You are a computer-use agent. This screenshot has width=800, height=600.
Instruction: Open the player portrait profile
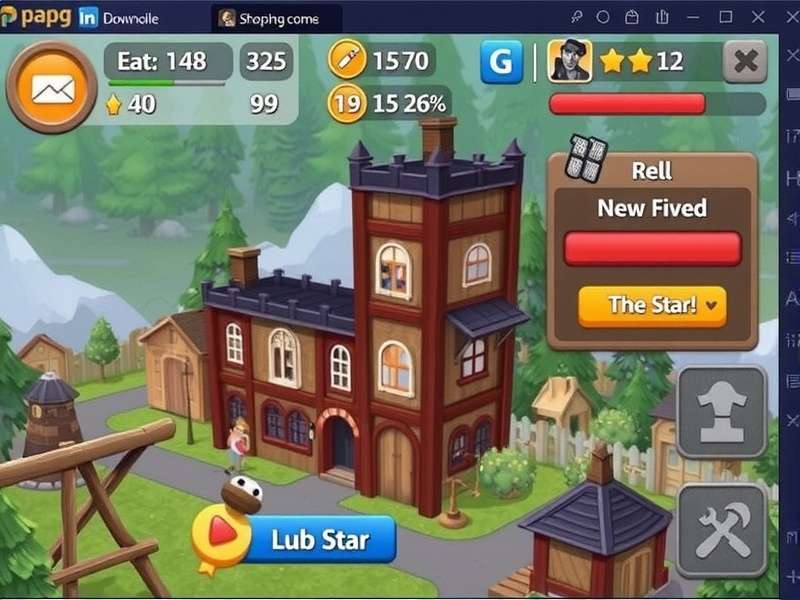tap(570, 62)
